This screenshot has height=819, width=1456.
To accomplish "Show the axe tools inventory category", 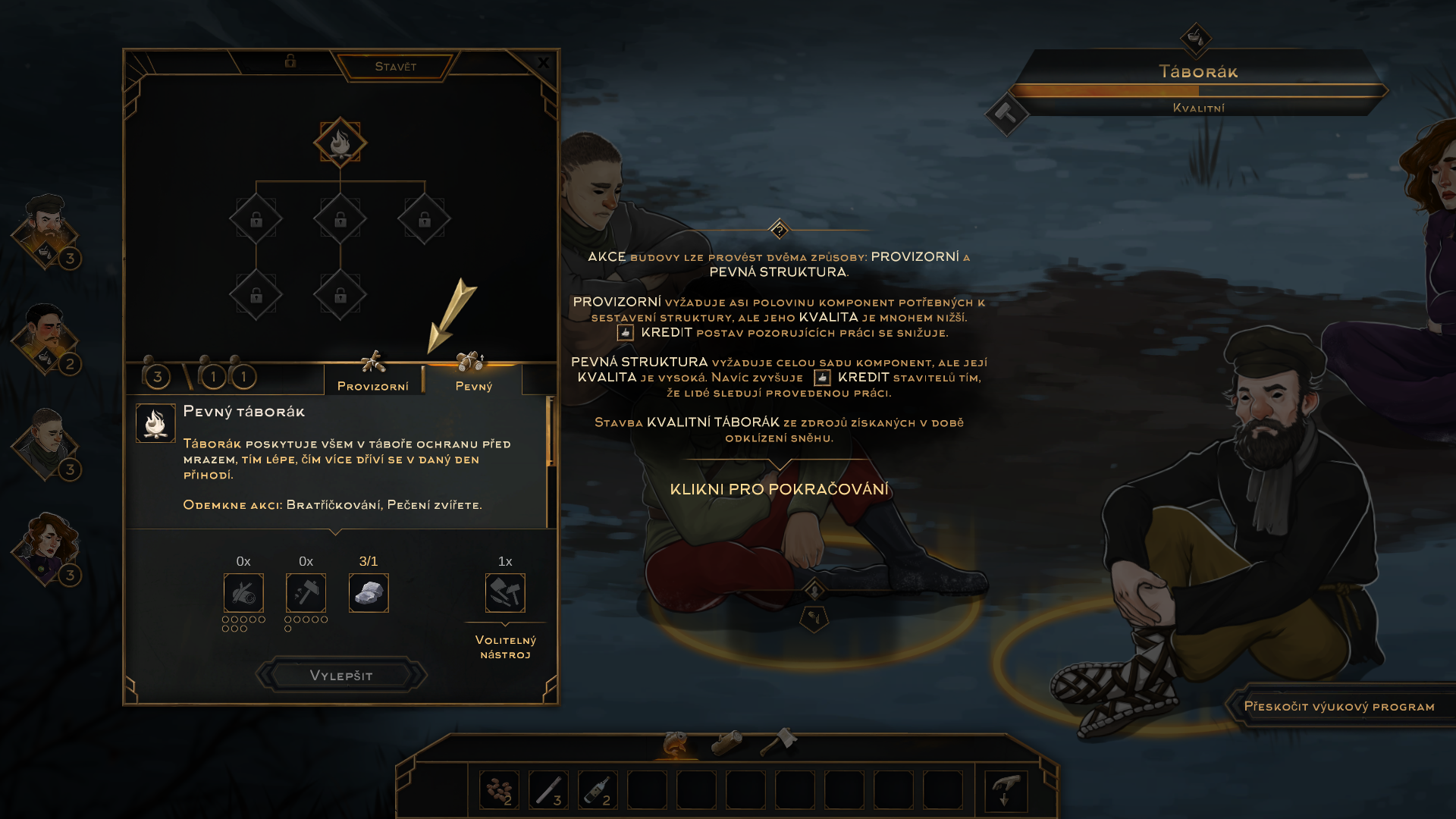I will pos(779,741).
